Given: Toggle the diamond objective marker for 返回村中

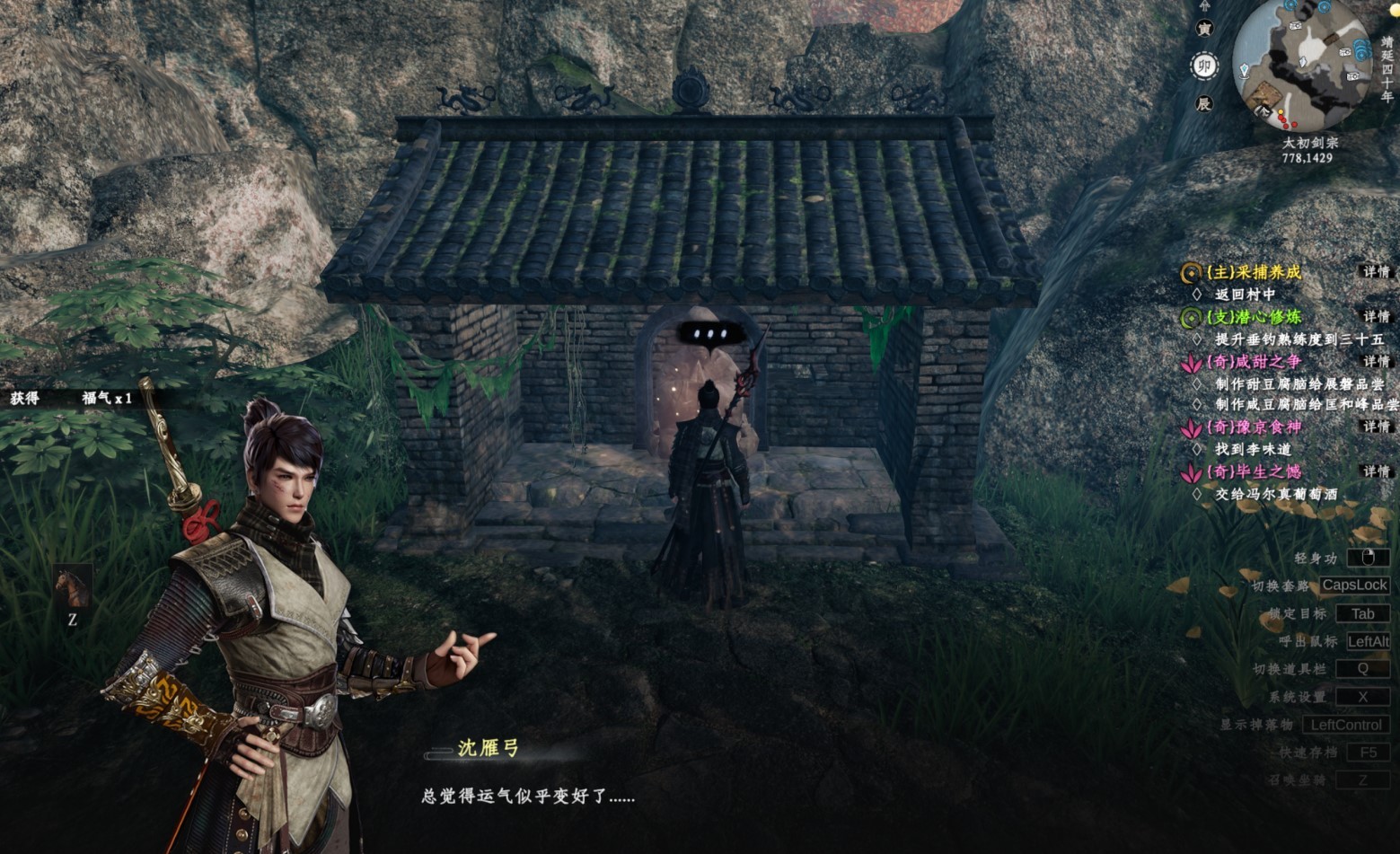Looking at the screenshot, I should (x=1198, y=293).
